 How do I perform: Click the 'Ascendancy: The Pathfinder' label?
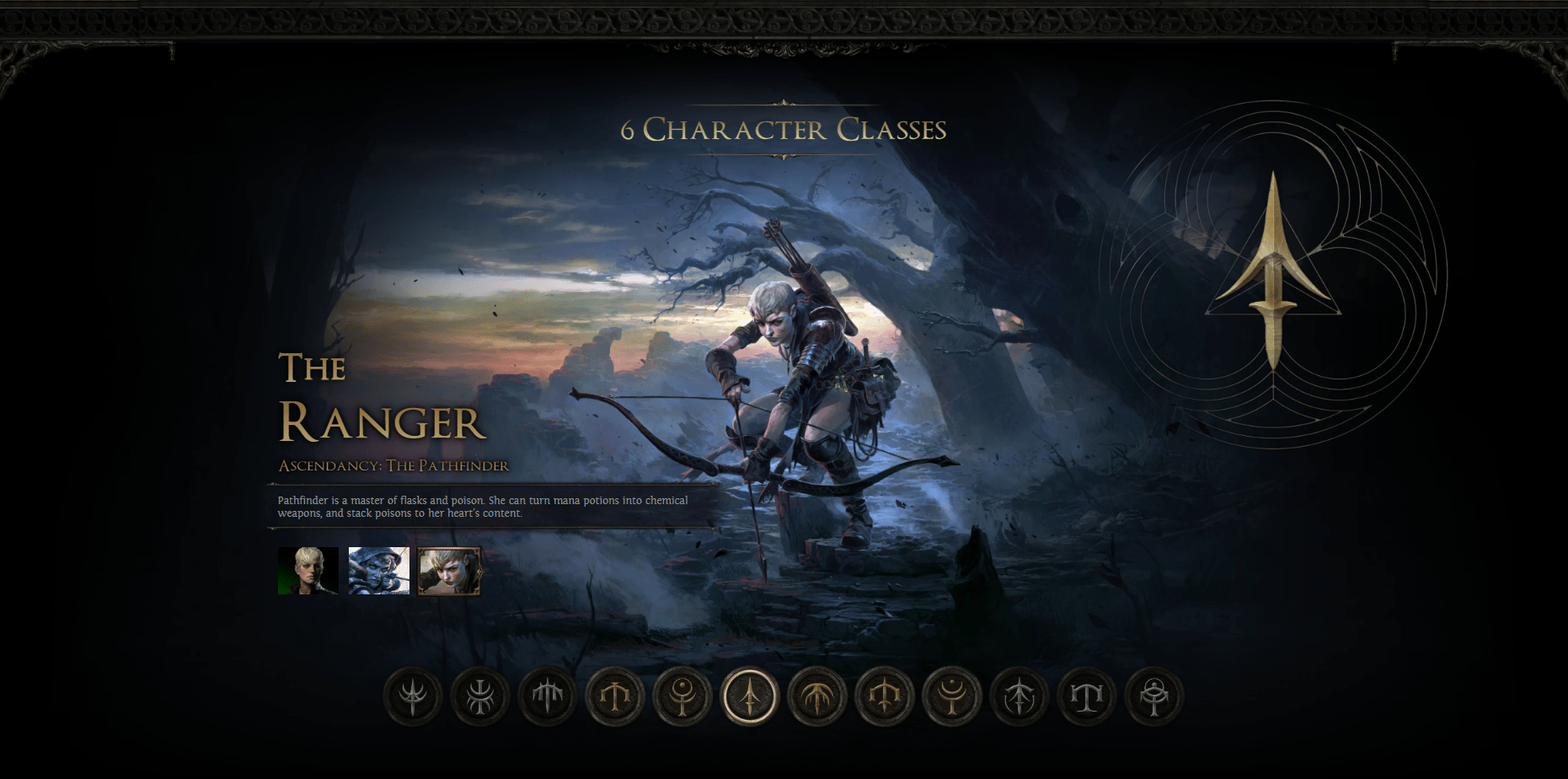click(x=393, y=464)
